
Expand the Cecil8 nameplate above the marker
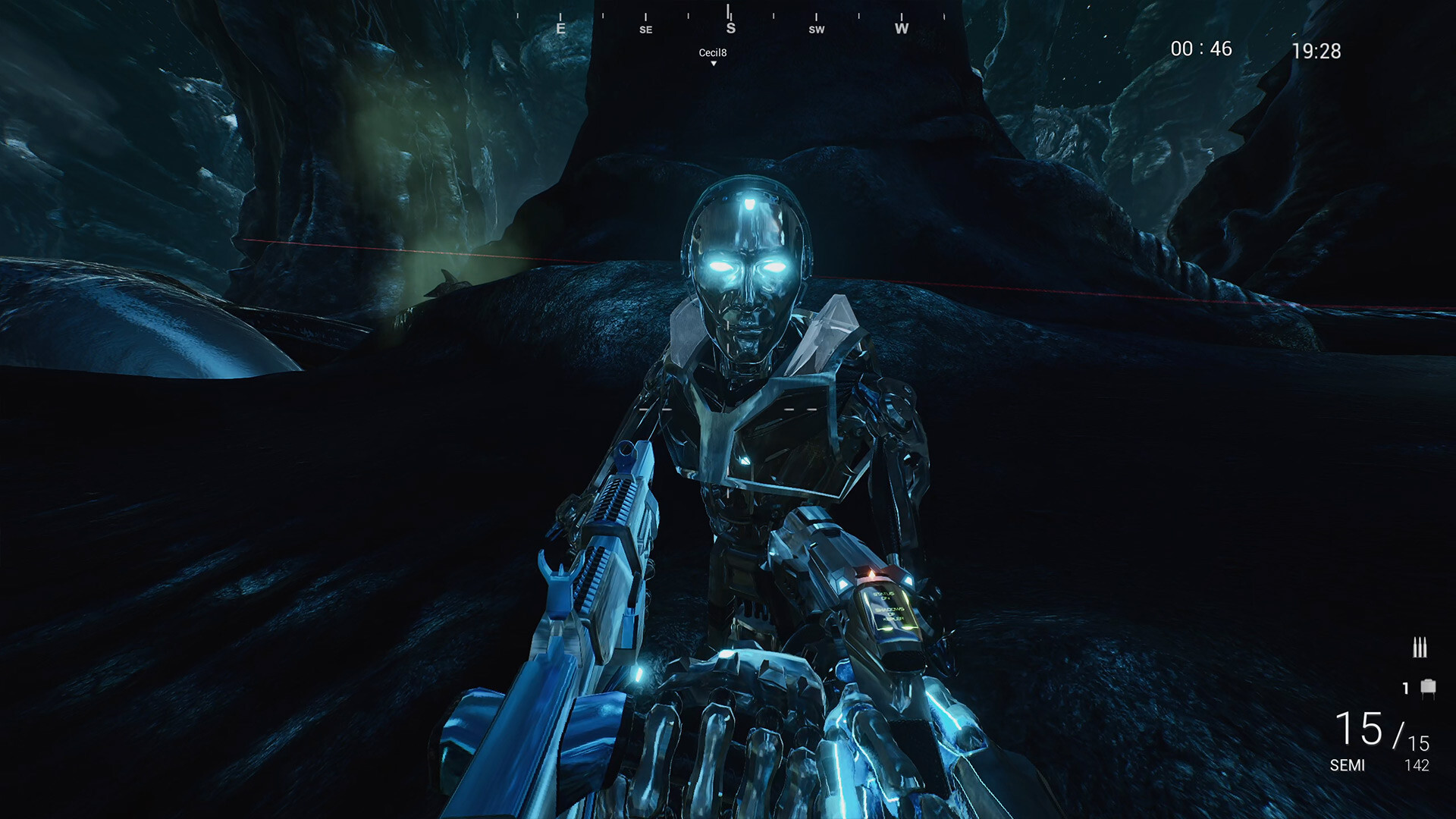click(x=712, y=52)
